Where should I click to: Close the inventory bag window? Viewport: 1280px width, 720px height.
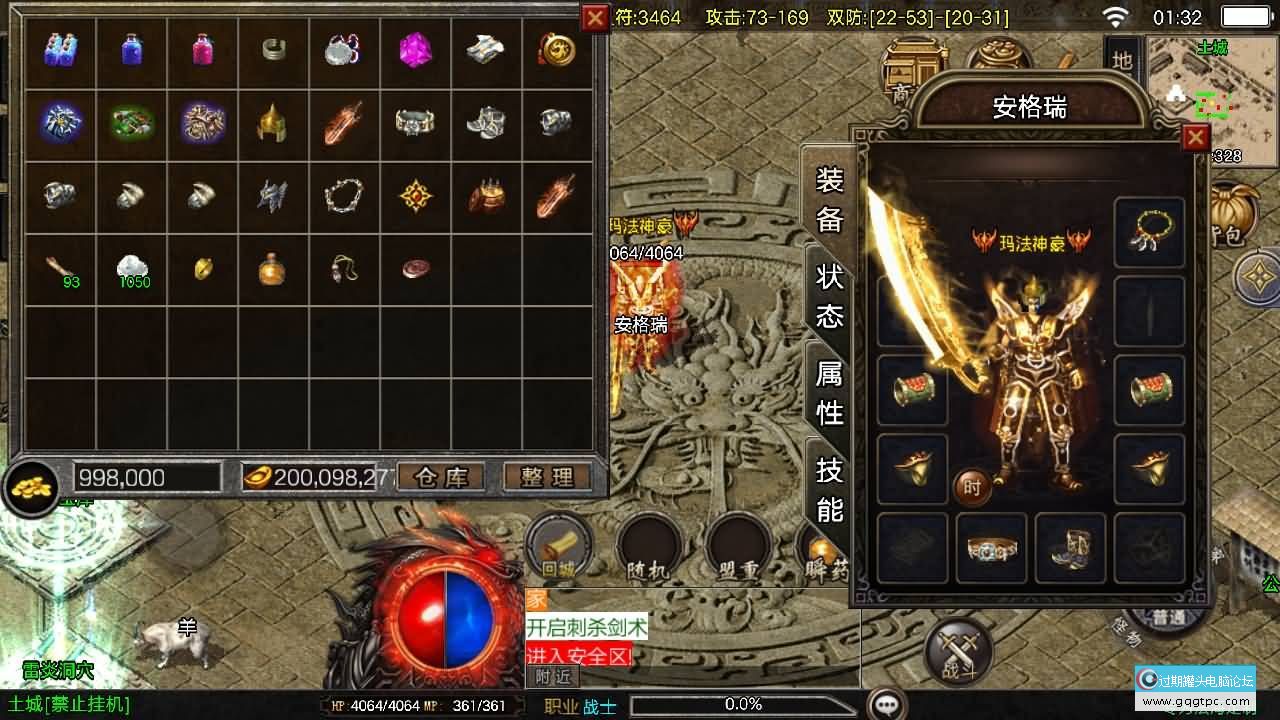click(595, 17)
